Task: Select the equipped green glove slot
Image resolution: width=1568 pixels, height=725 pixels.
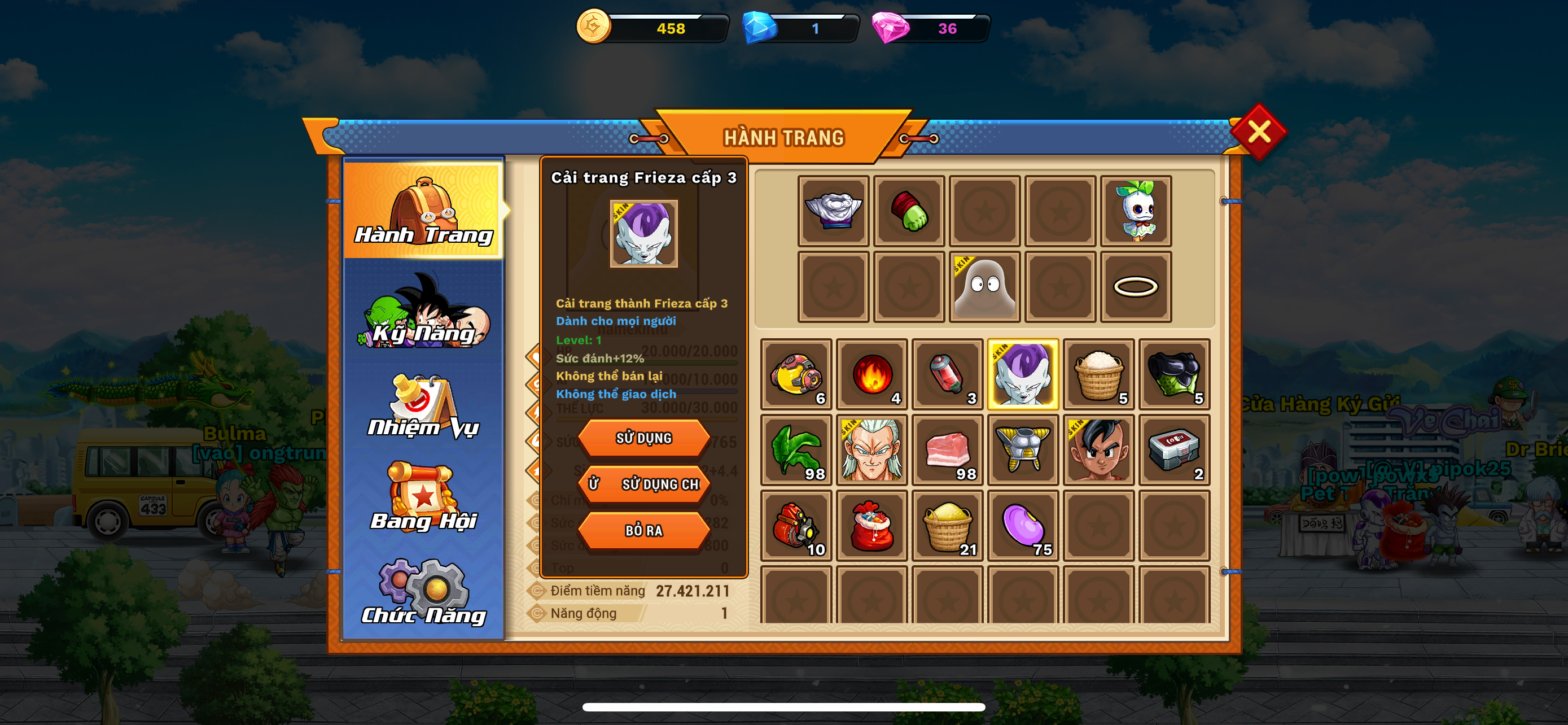Action: pyautogui.click(x=909, y=211)
